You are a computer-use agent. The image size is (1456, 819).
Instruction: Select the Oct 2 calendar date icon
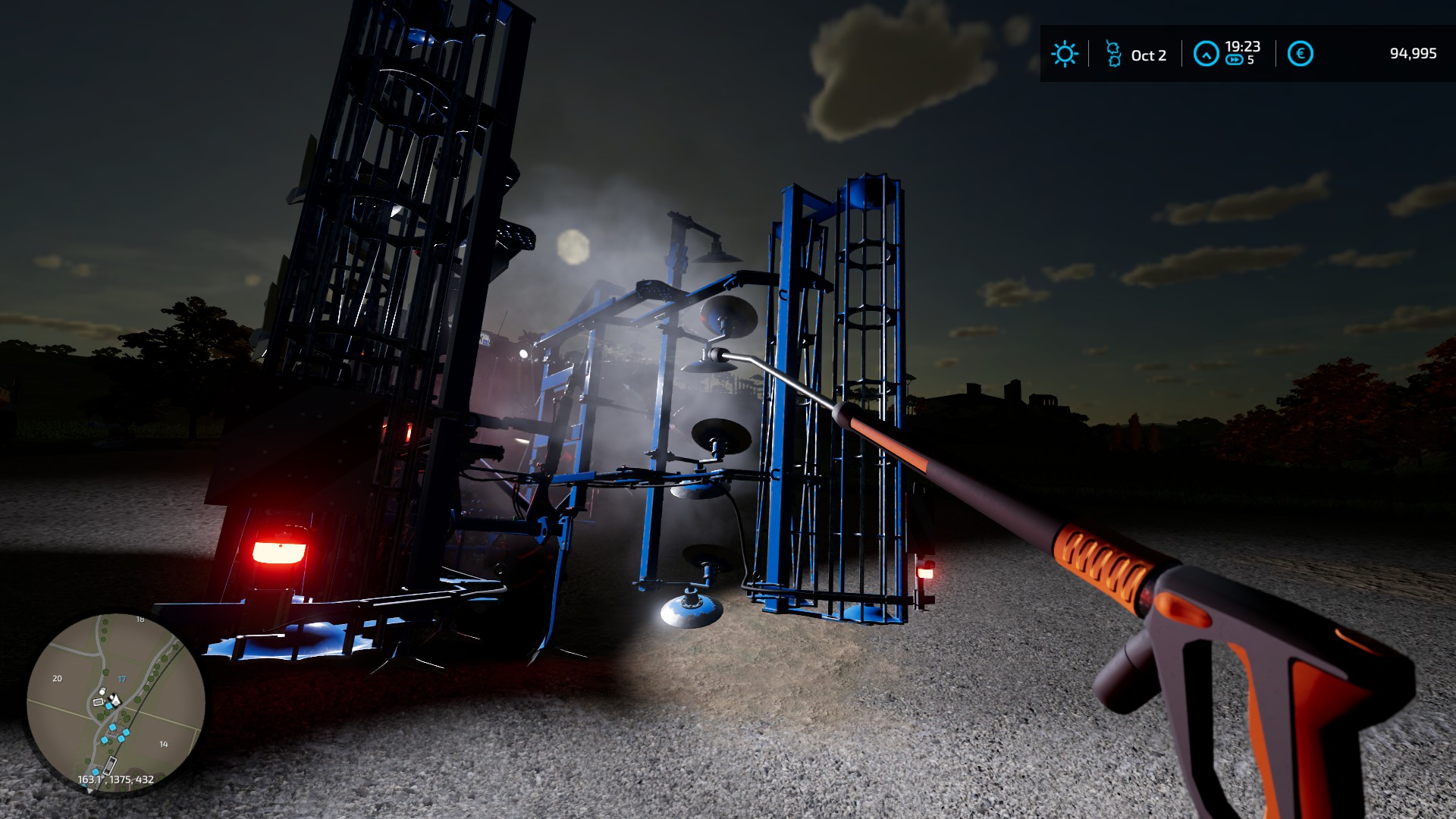point(1113,54)
